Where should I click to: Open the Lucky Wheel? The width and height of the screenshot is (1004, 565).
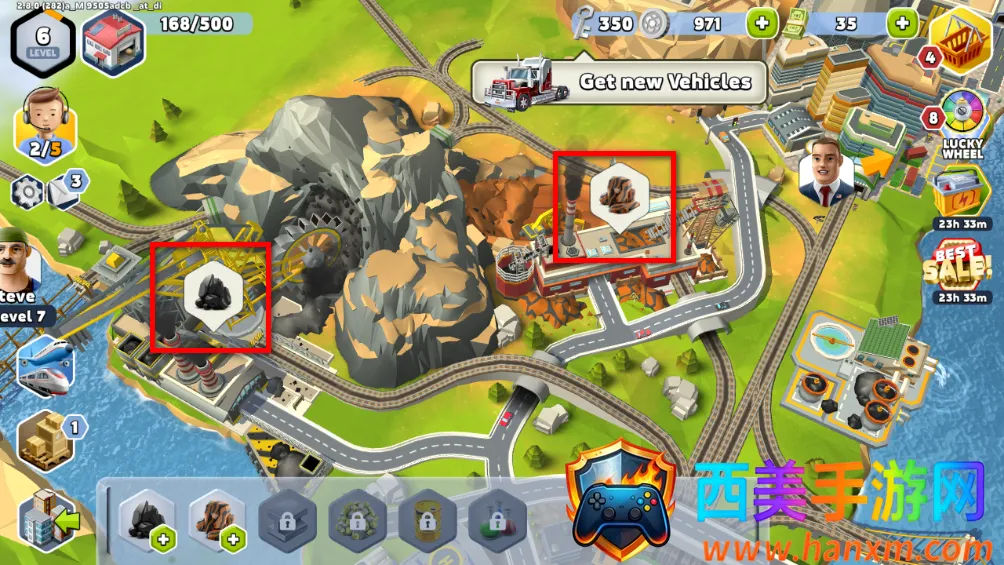tap(963, 122)
